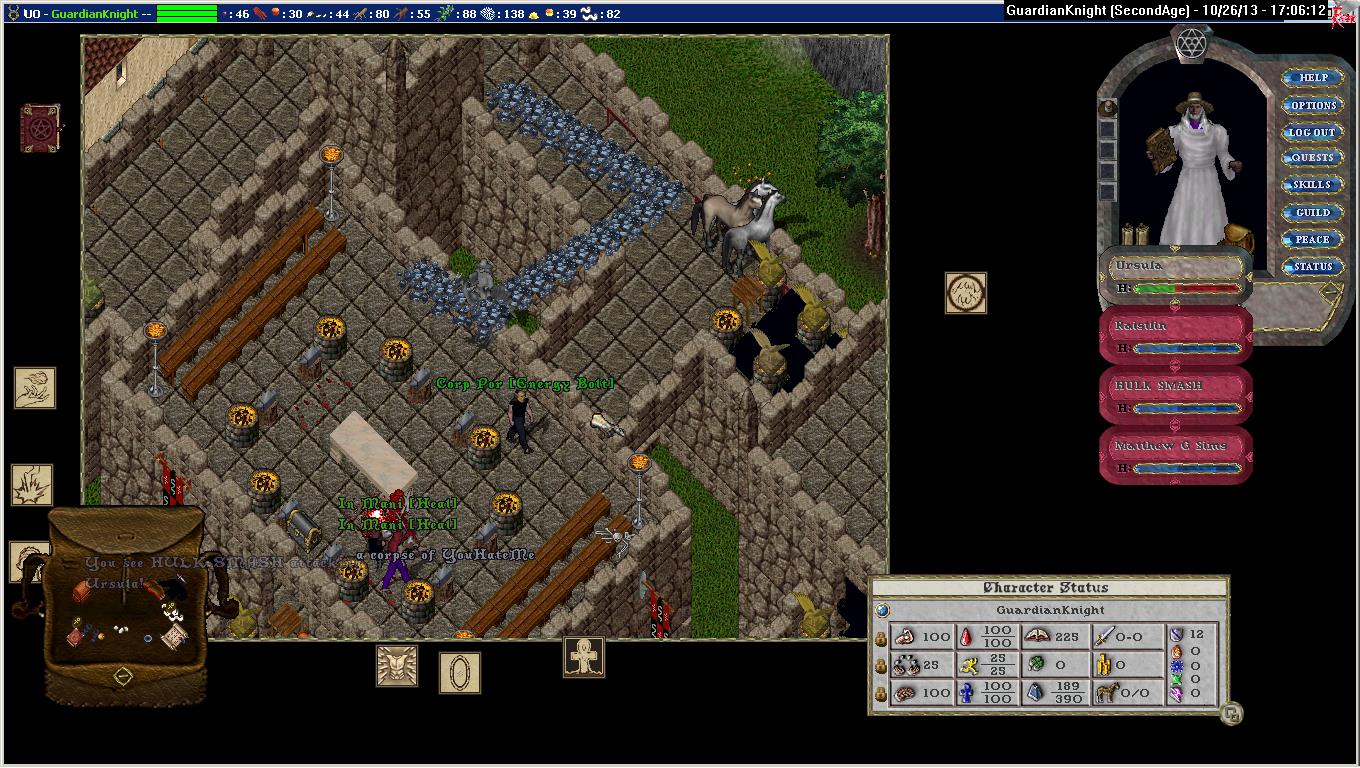Select the HULK SMASH health bar
The image size is (1360, 768).
(x=1176, y=395)
